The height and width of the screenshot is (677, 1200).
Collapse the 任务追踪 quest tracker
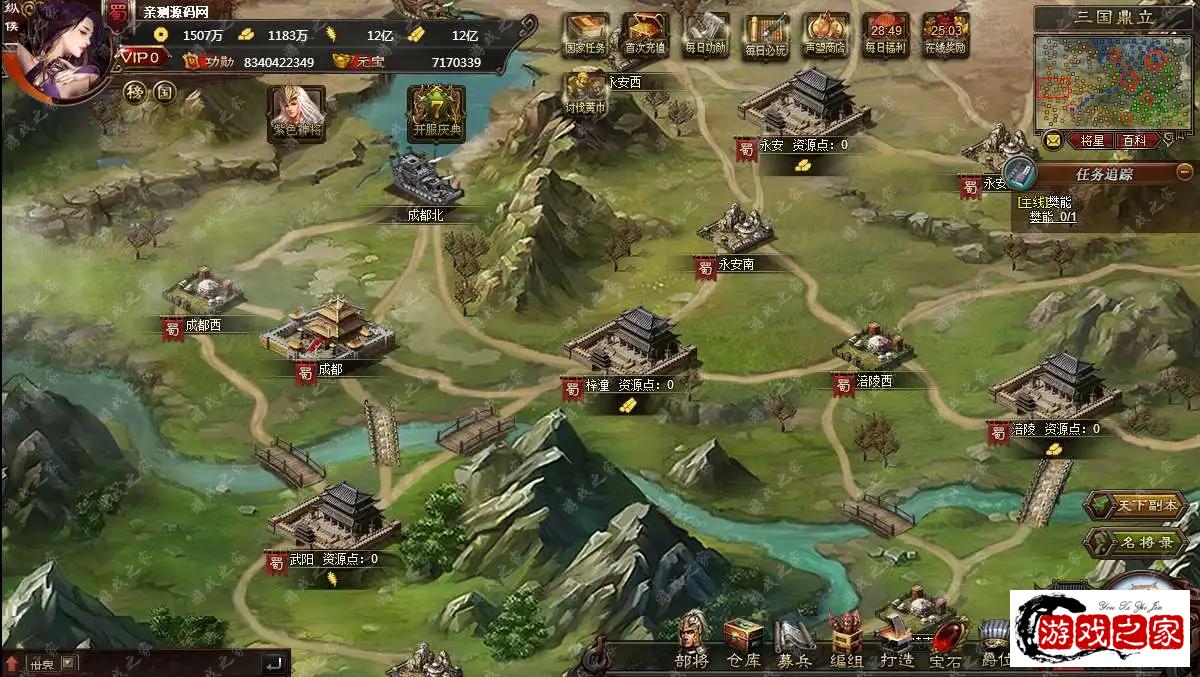point(1184,172)
